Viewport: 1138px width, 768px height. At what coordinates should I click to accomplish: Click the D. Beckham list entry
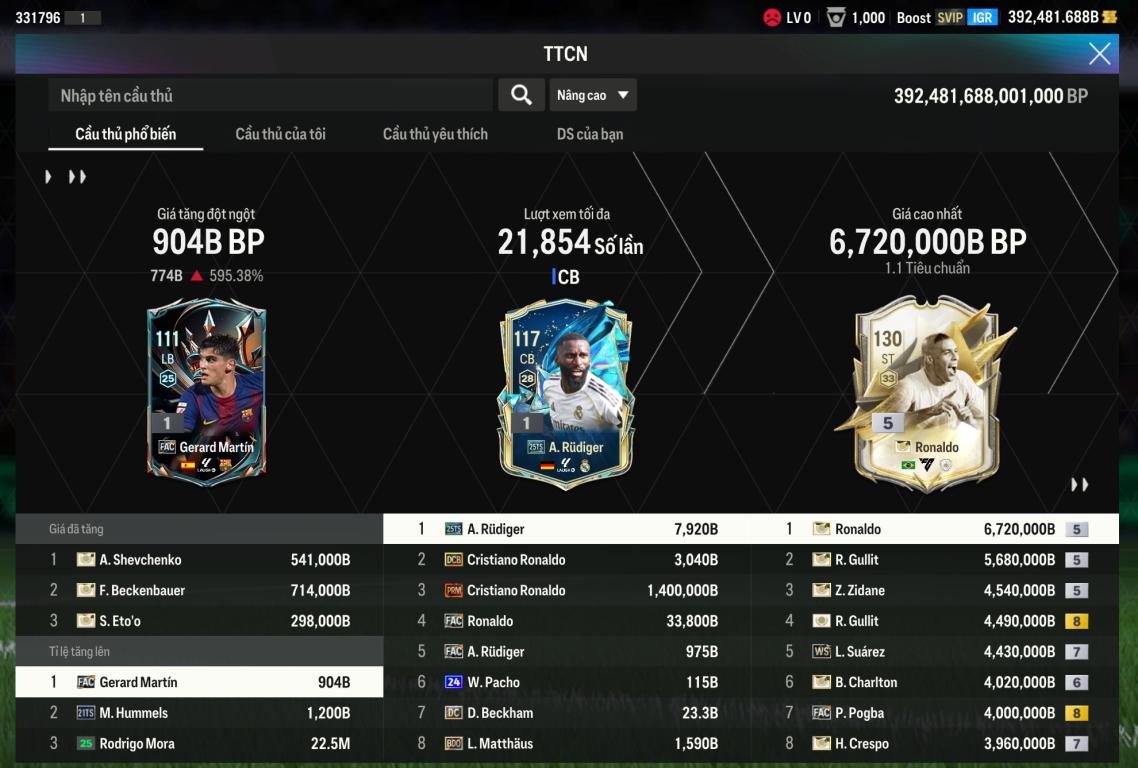[x=567, y=714]
